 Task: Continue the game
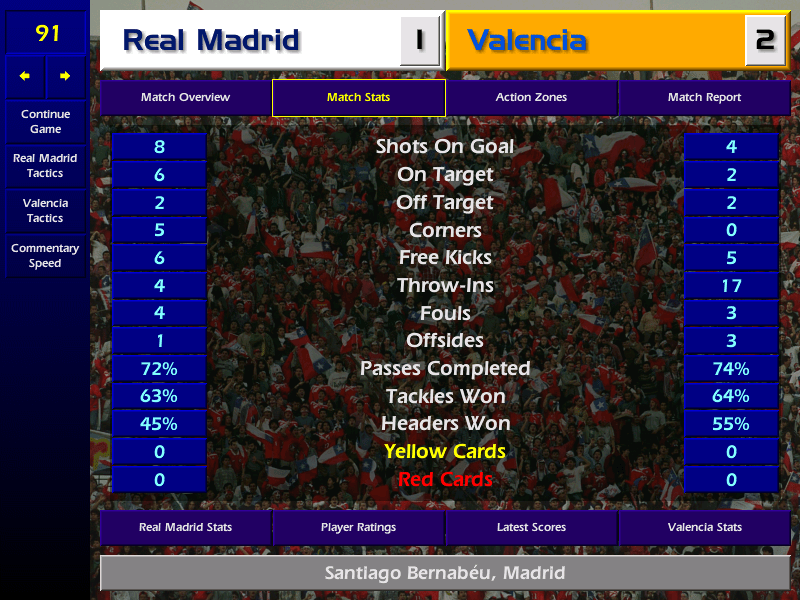coord(45,121)
